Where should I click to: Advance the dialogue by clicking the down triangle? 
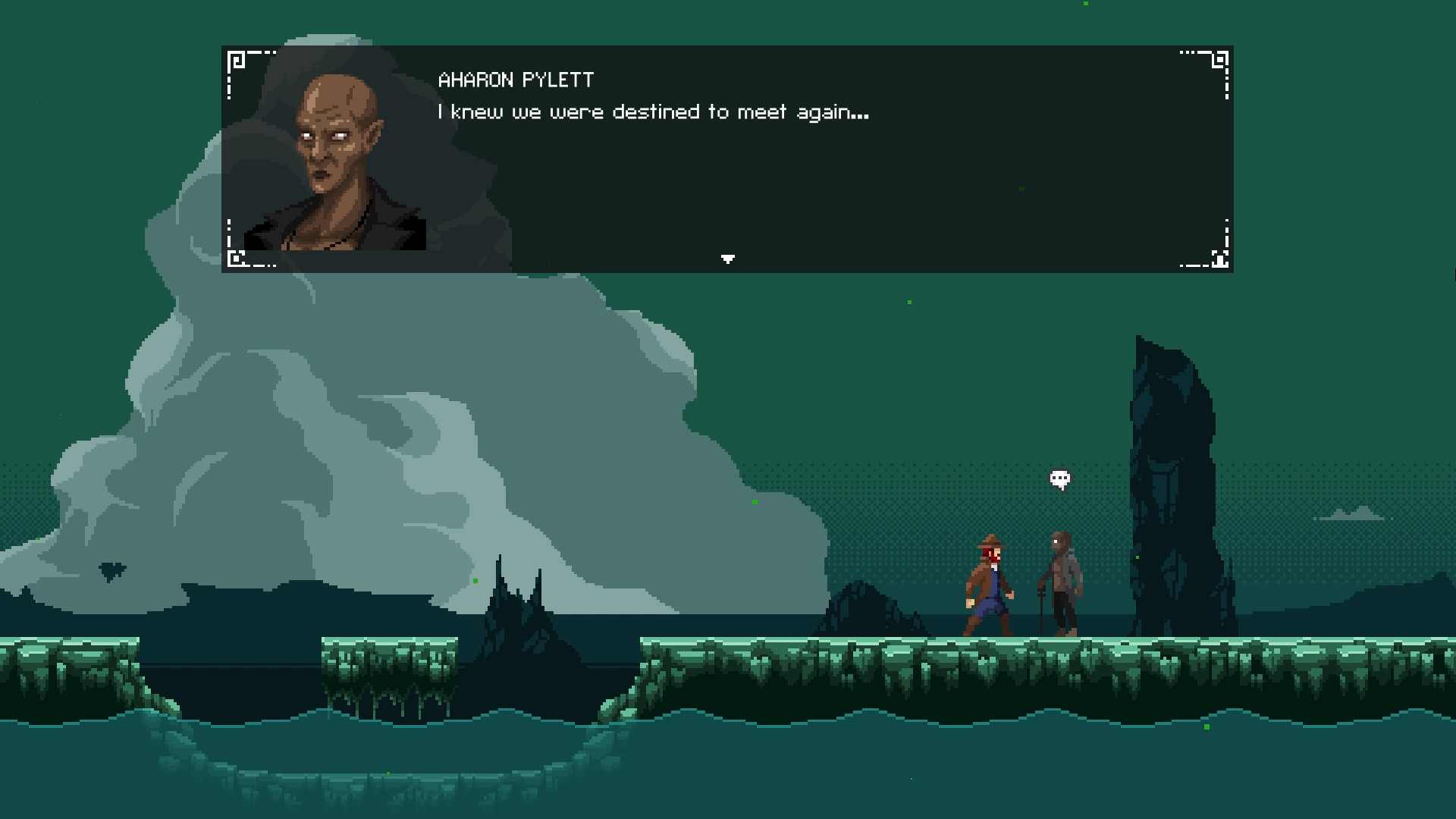pyautogui.click(x=727, y=259)
